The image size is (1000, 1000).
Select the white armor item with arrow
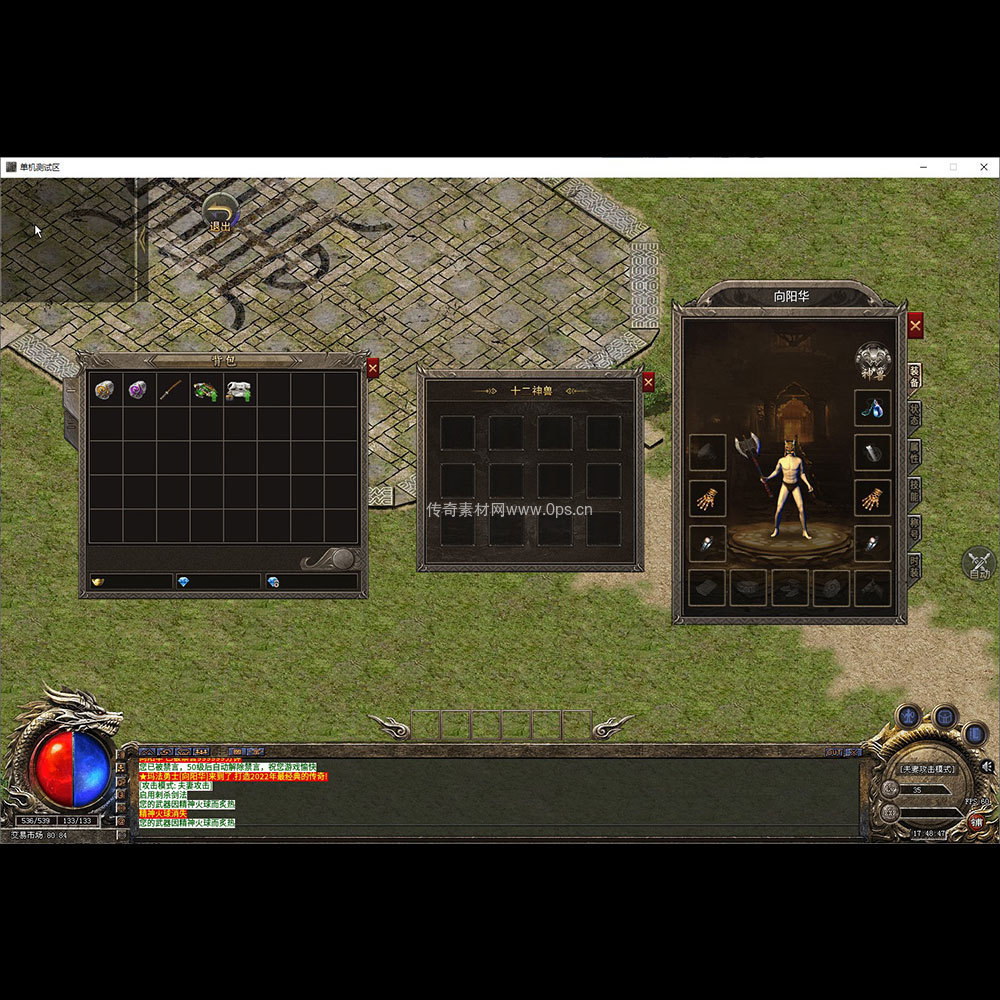(239, 390)
